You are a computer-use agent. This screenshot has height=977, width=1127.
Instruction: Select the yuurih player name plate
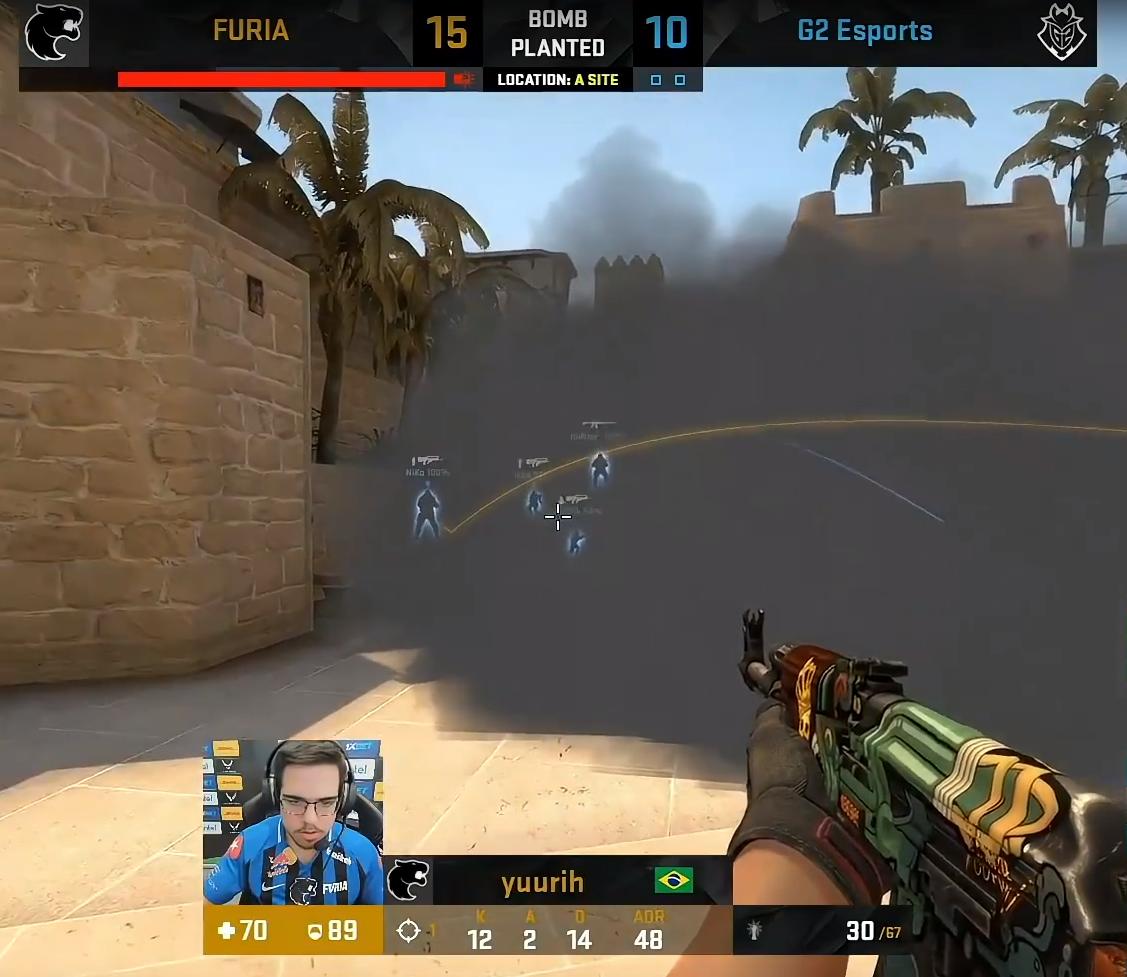[x=542, y=882]
